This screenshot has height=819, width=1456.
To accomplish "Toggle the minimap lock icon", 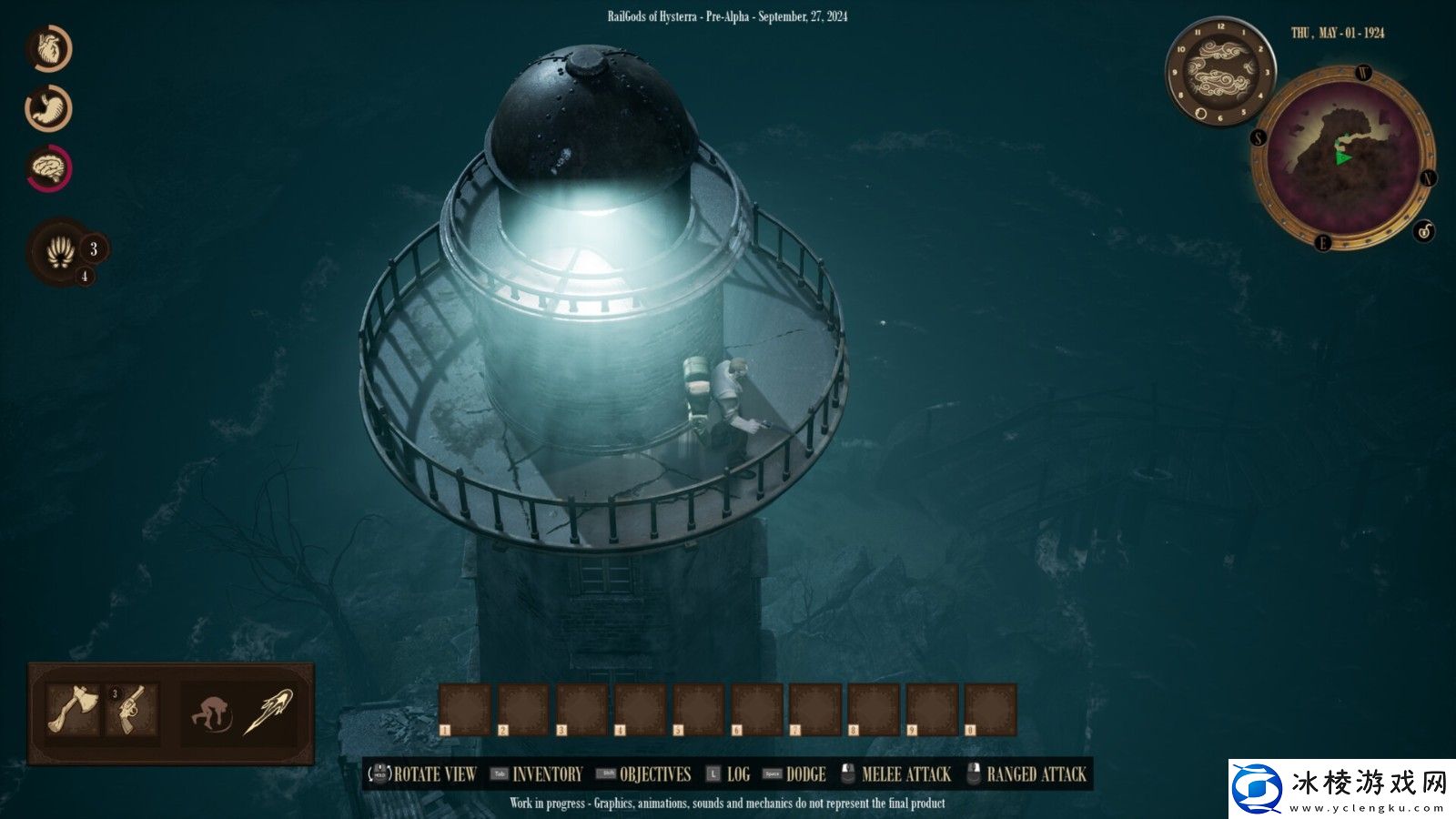I will click(x=1424, y=231).
